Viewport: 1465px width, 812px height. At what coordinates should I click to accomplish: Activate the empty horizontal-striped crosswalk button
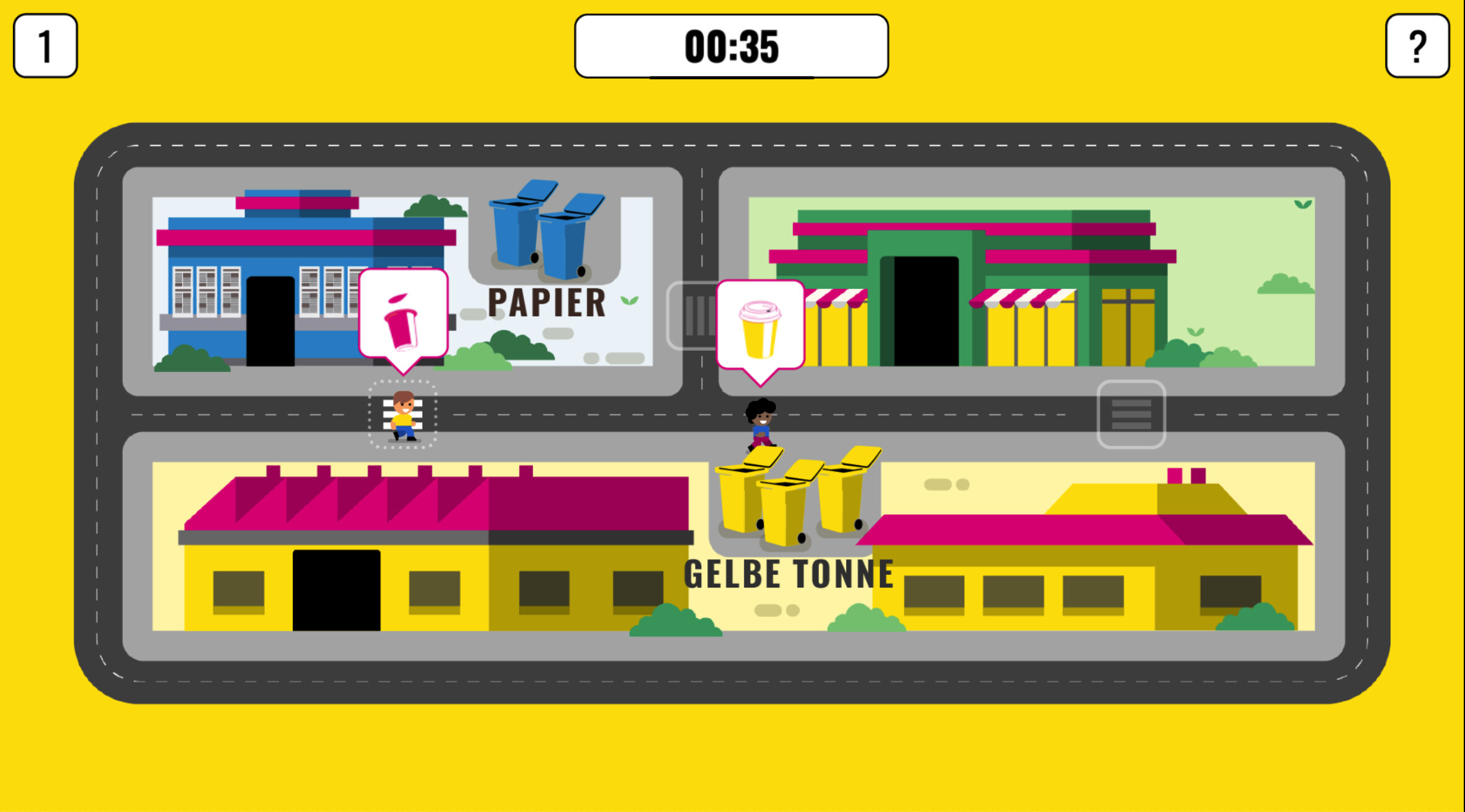tap(1131, 414)
